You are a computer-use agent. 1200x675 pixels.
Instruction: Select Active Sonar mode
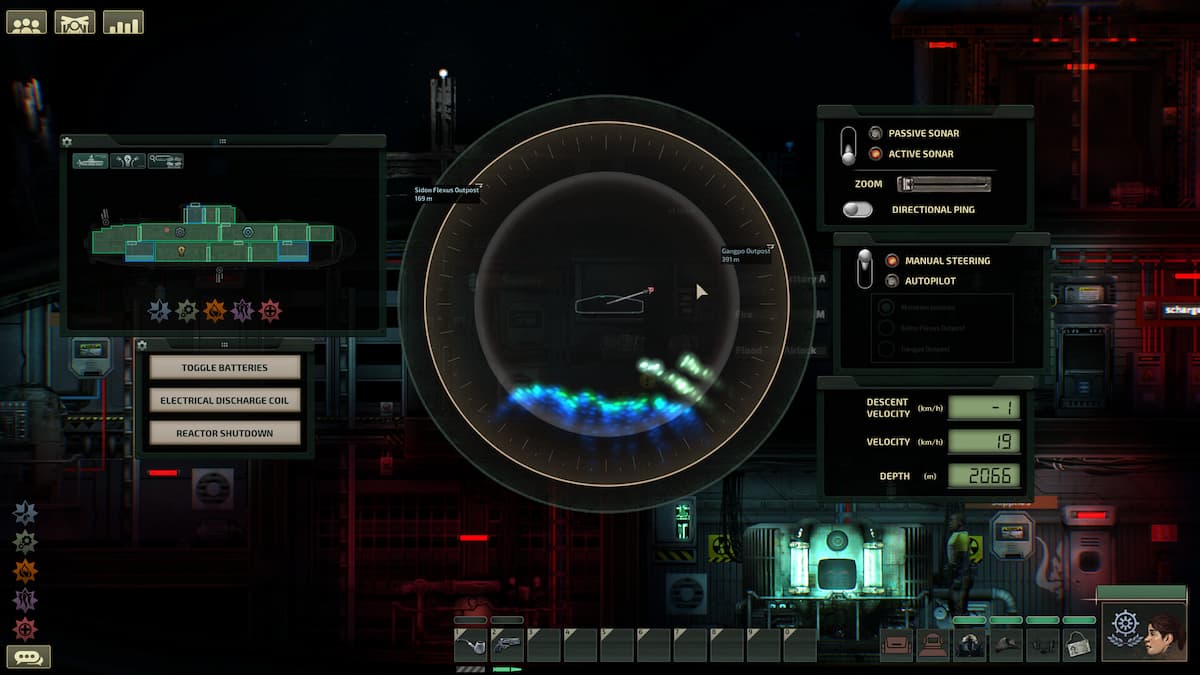pos(876,154)
